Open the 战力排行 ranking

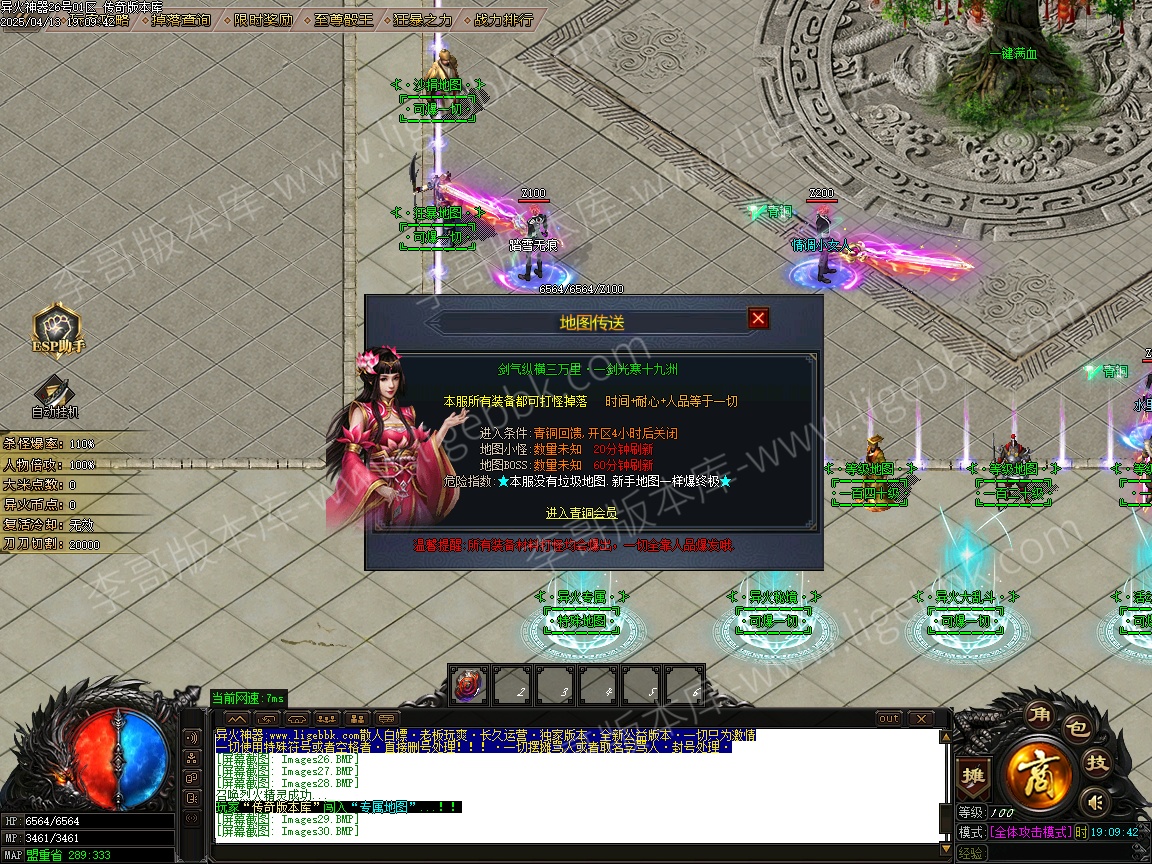503,19
